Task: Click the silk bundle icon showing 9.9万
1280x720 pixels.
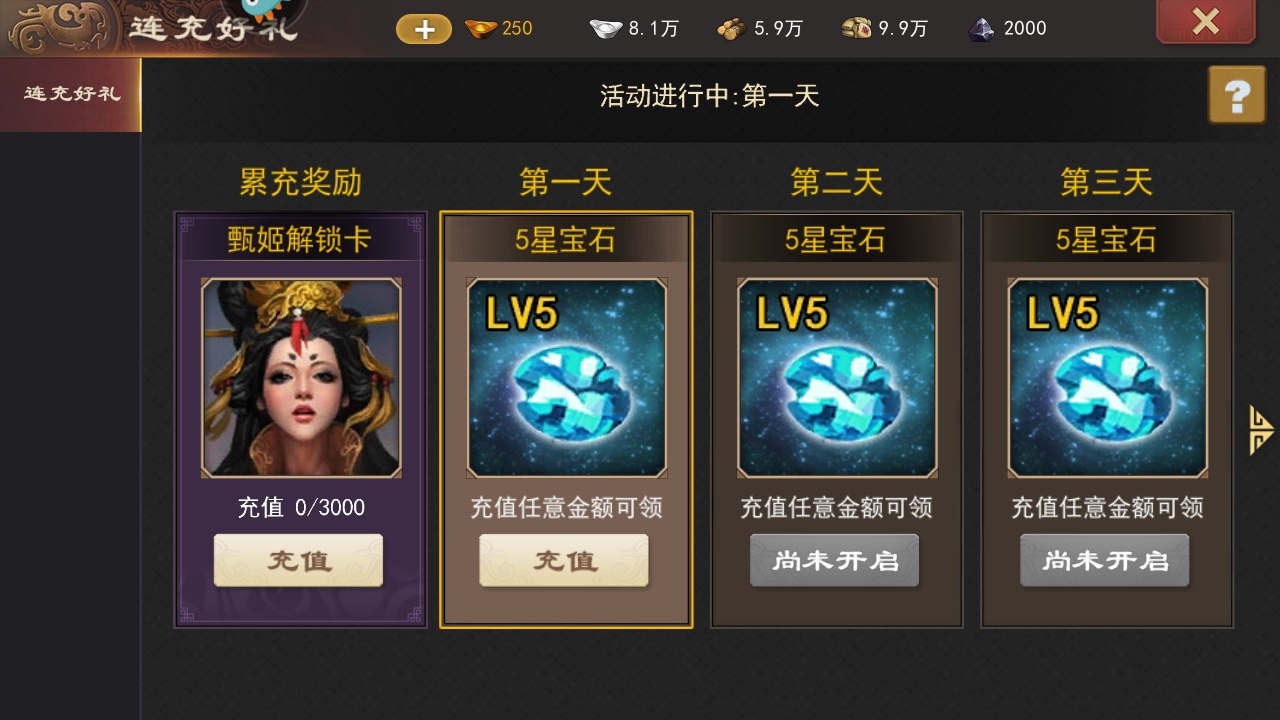Action: pos(855,29)
